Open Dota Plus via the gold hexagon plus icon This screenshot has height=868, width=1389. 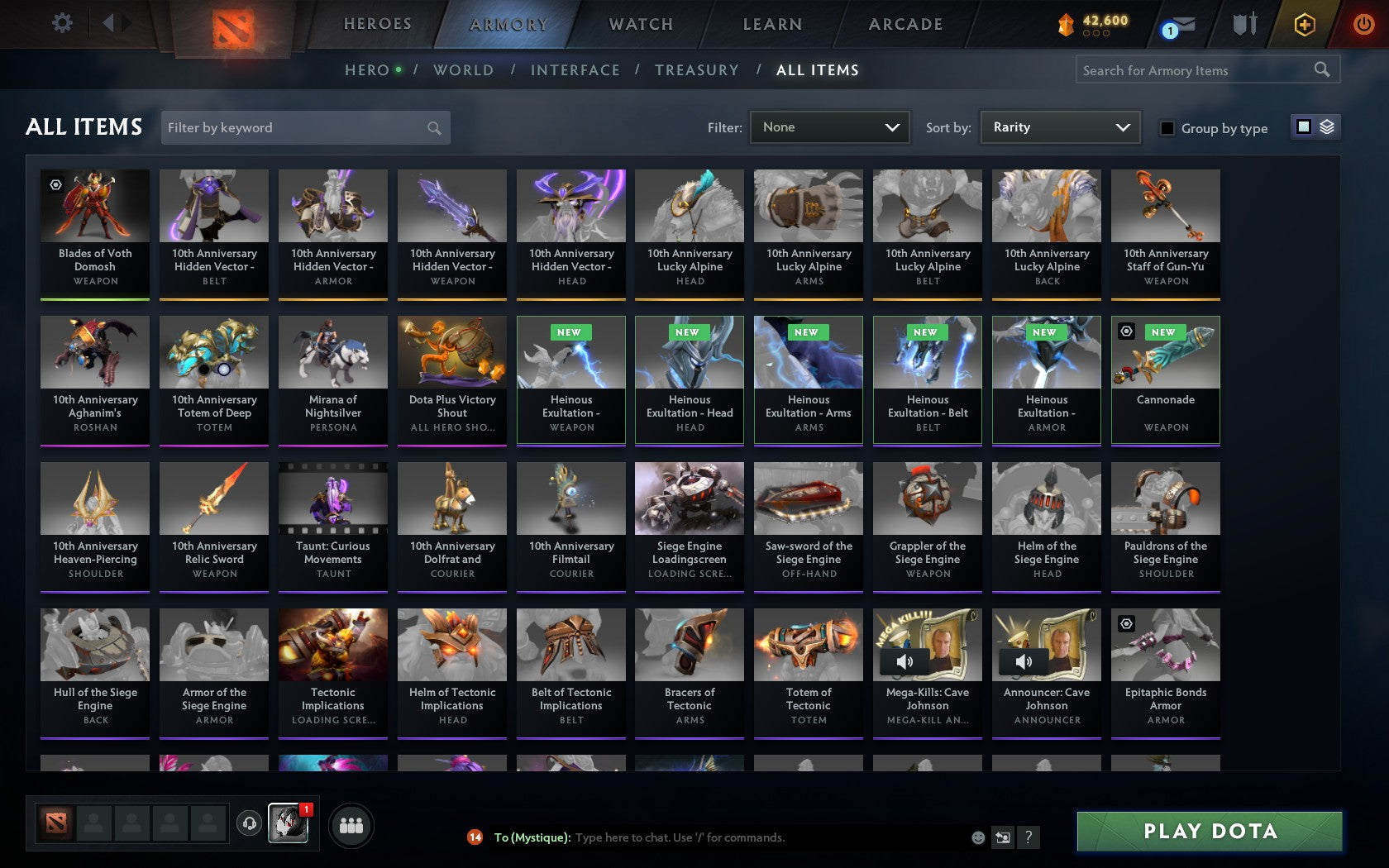1305,25
